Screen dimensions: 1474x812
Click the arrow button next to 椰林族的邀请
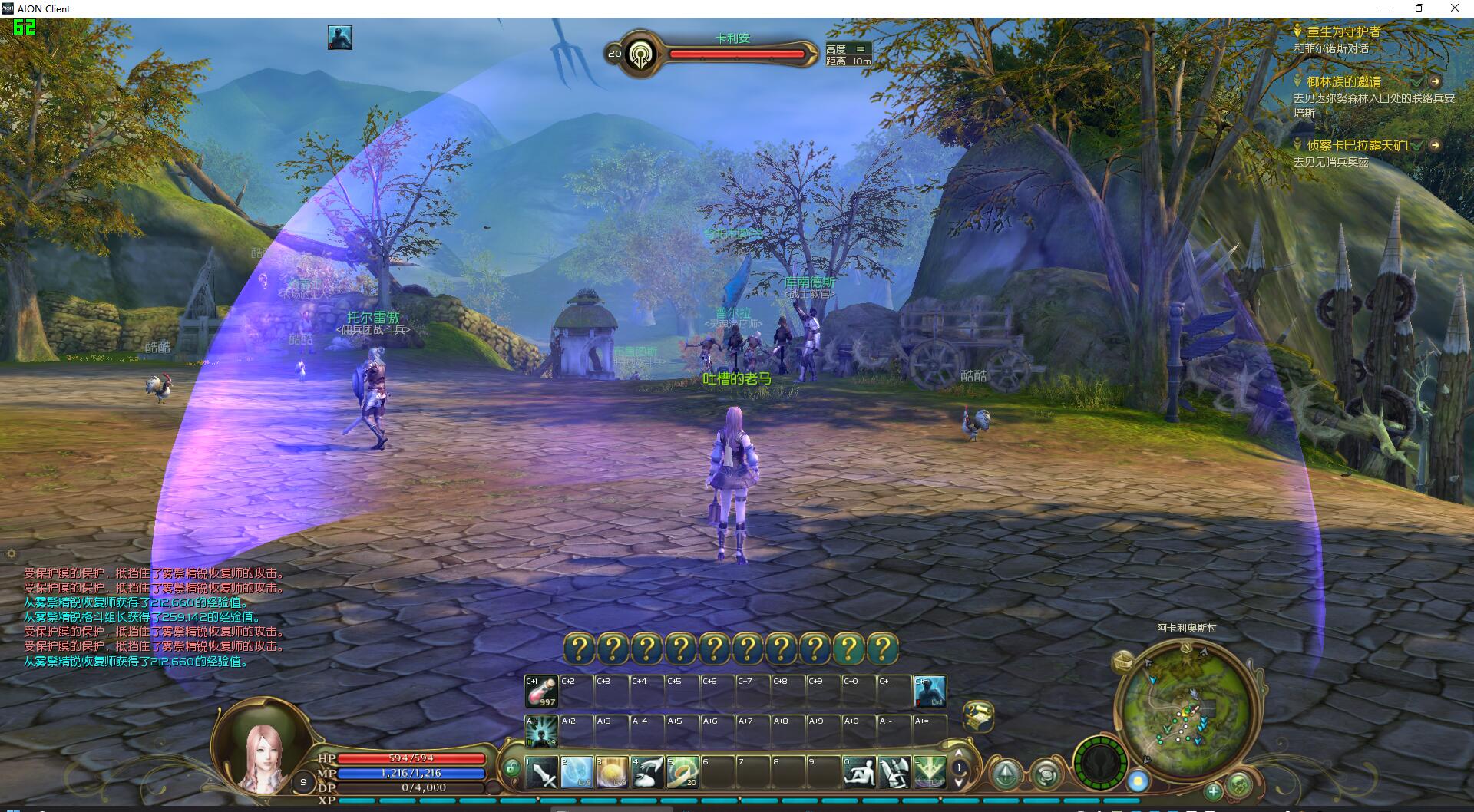(x=1435, y=81)
